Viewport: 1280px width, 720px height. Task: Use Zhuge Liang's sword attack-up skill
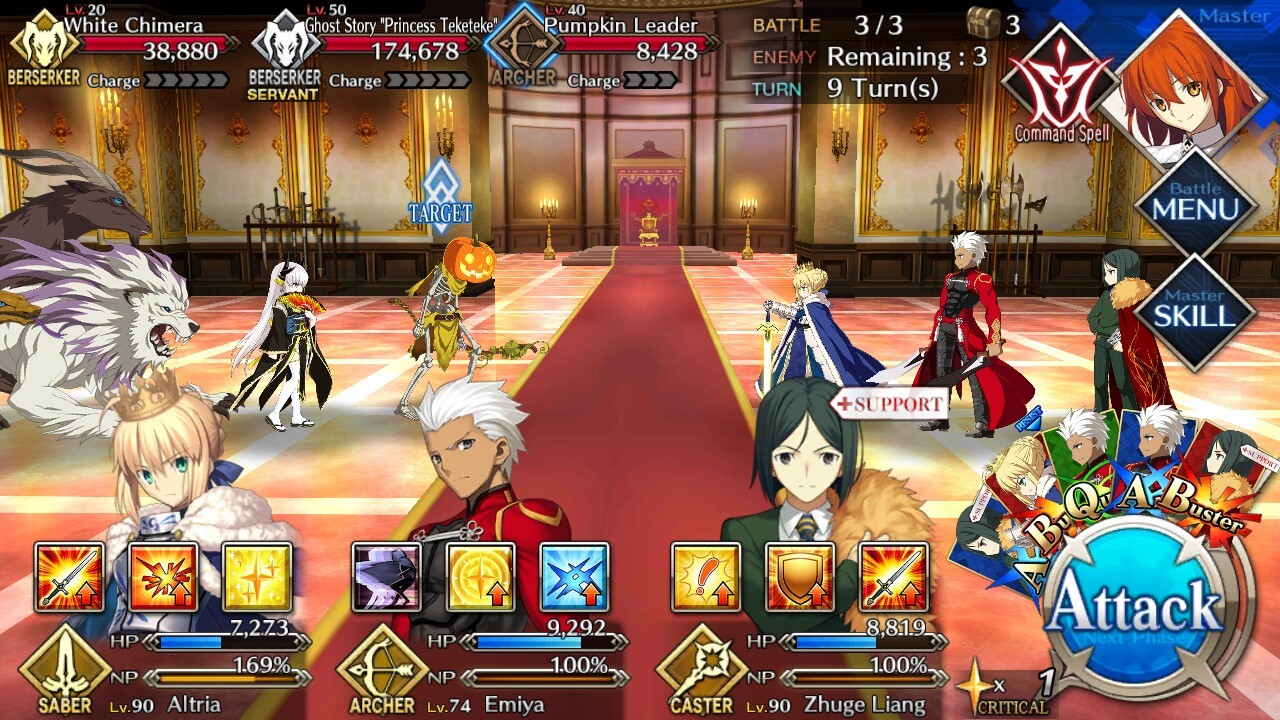(x=893, y=577)
